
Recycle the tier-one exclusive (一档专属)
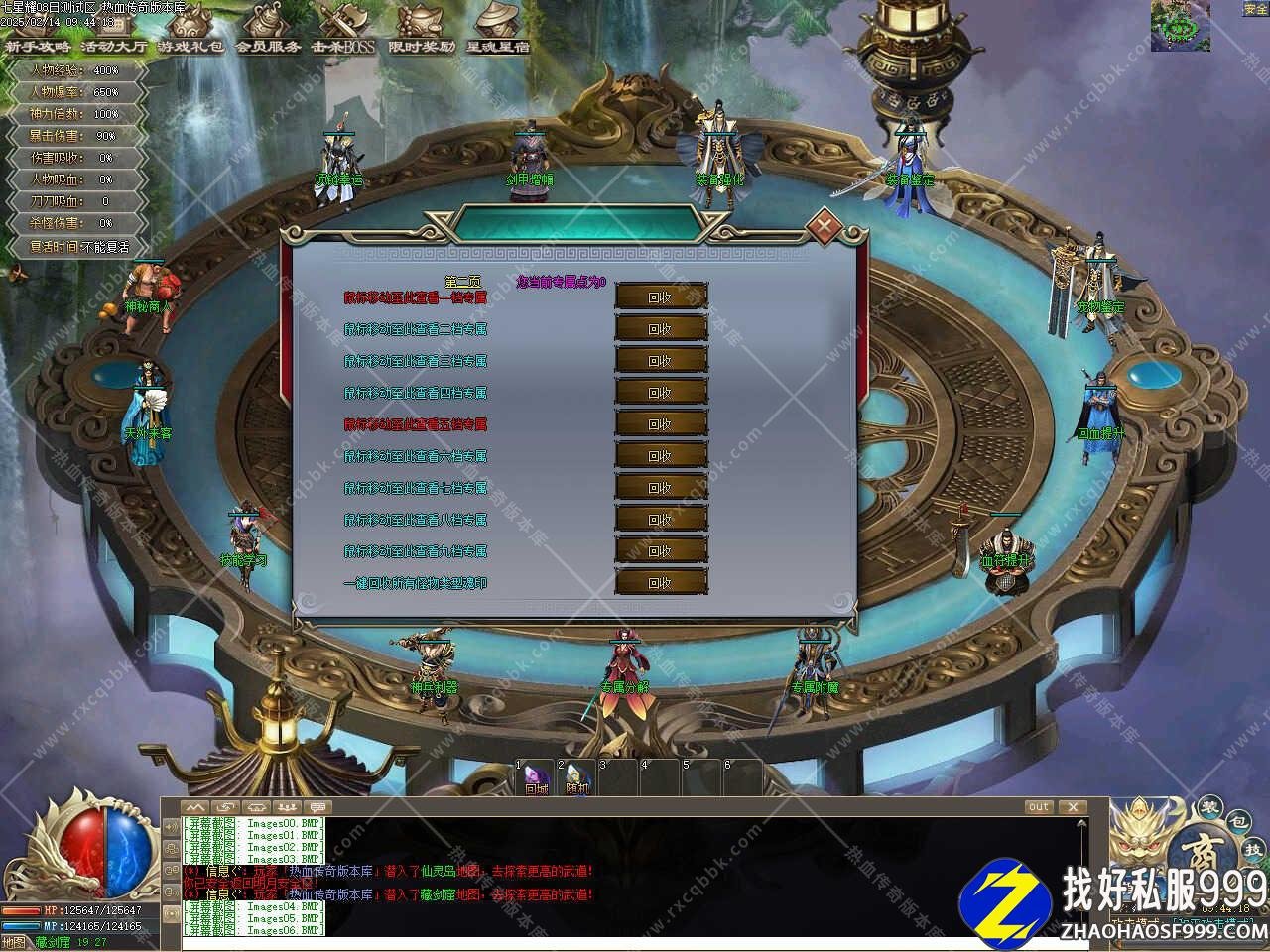(661, 297)
